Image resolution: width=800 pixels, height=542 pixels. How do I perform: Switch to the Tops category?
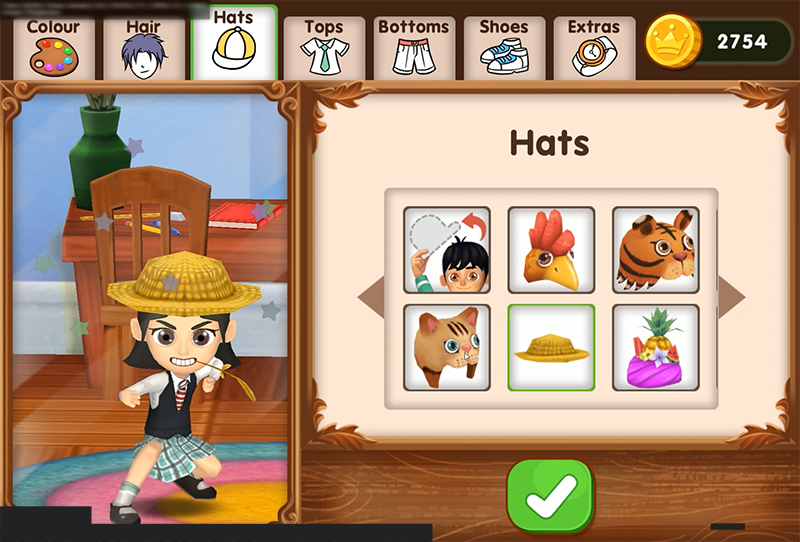(323, 46)
